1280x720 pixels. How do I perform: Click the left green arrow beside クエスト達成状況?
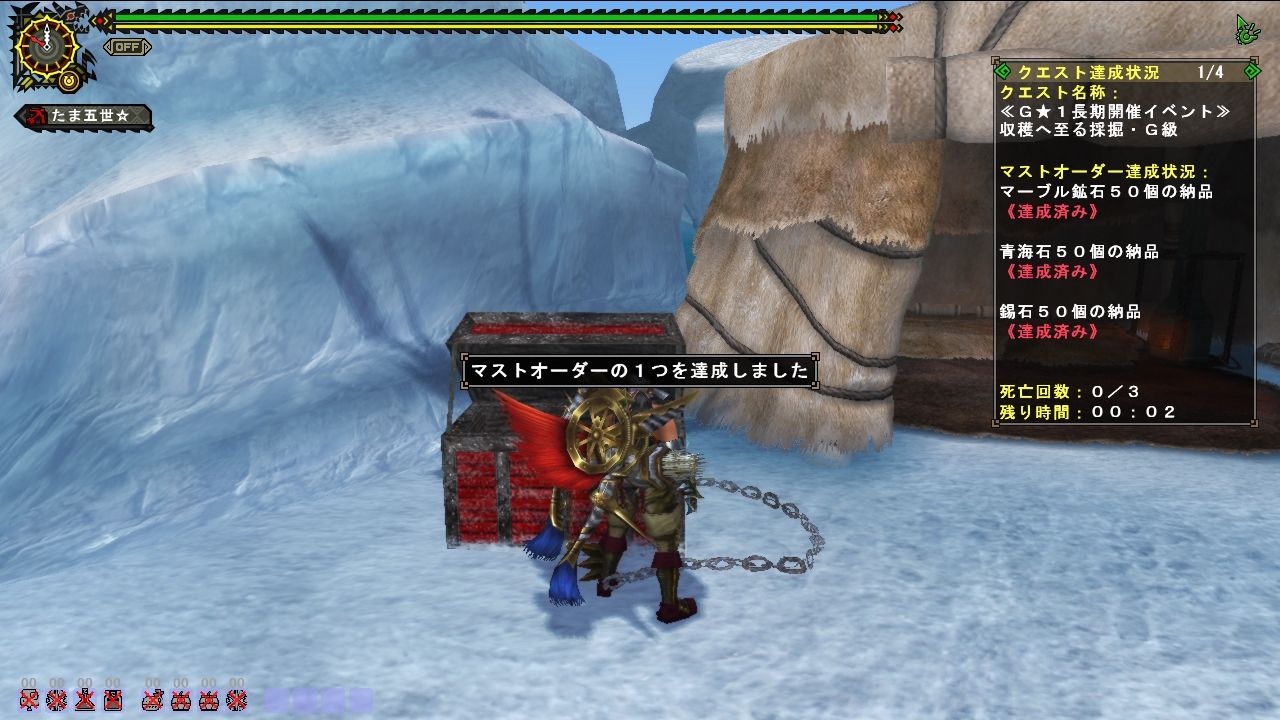point(1002,70)
